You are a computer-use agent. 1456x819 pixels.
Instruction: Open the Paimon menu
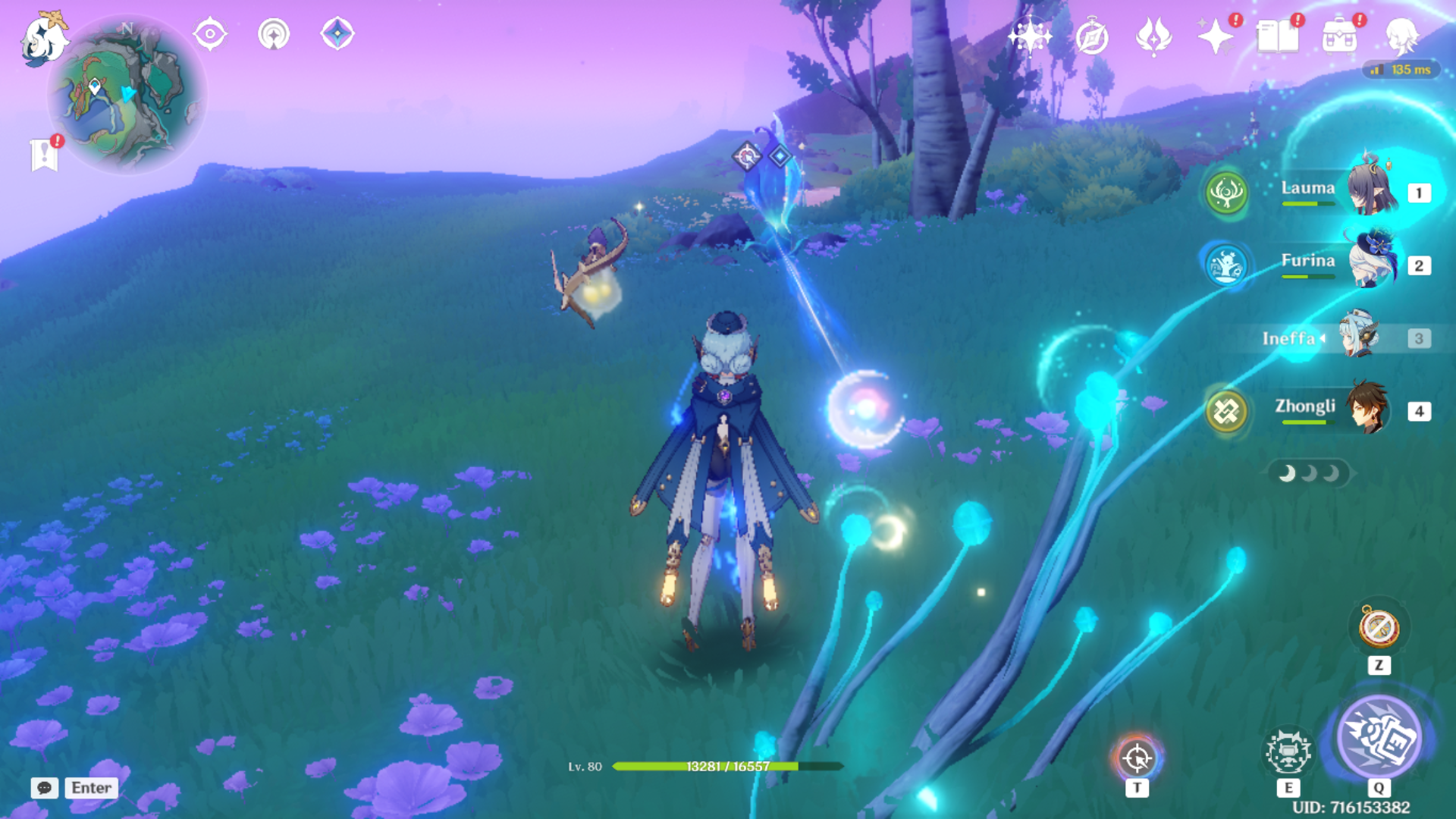(x=43, y=39)
